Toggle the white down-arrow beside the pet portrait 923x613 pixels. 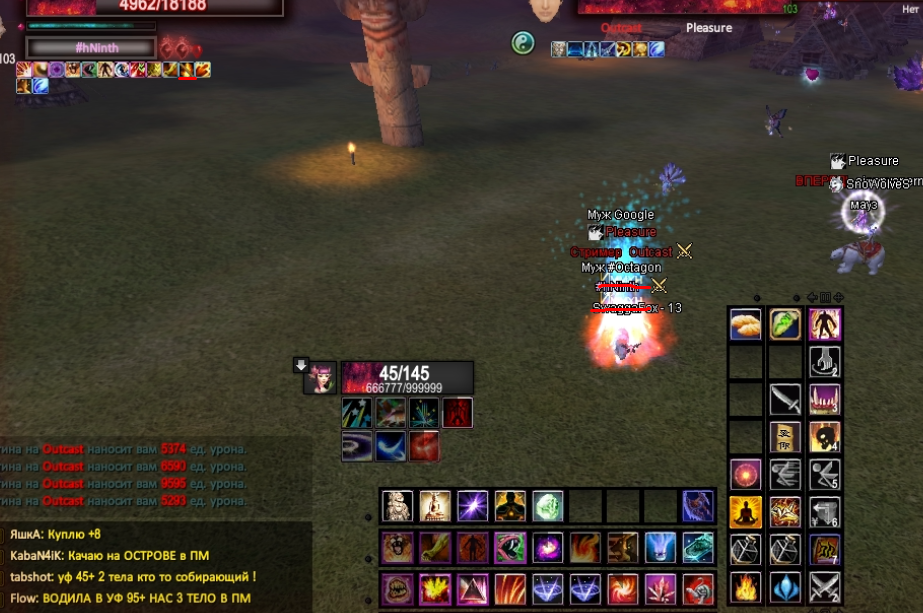point(300,365)
